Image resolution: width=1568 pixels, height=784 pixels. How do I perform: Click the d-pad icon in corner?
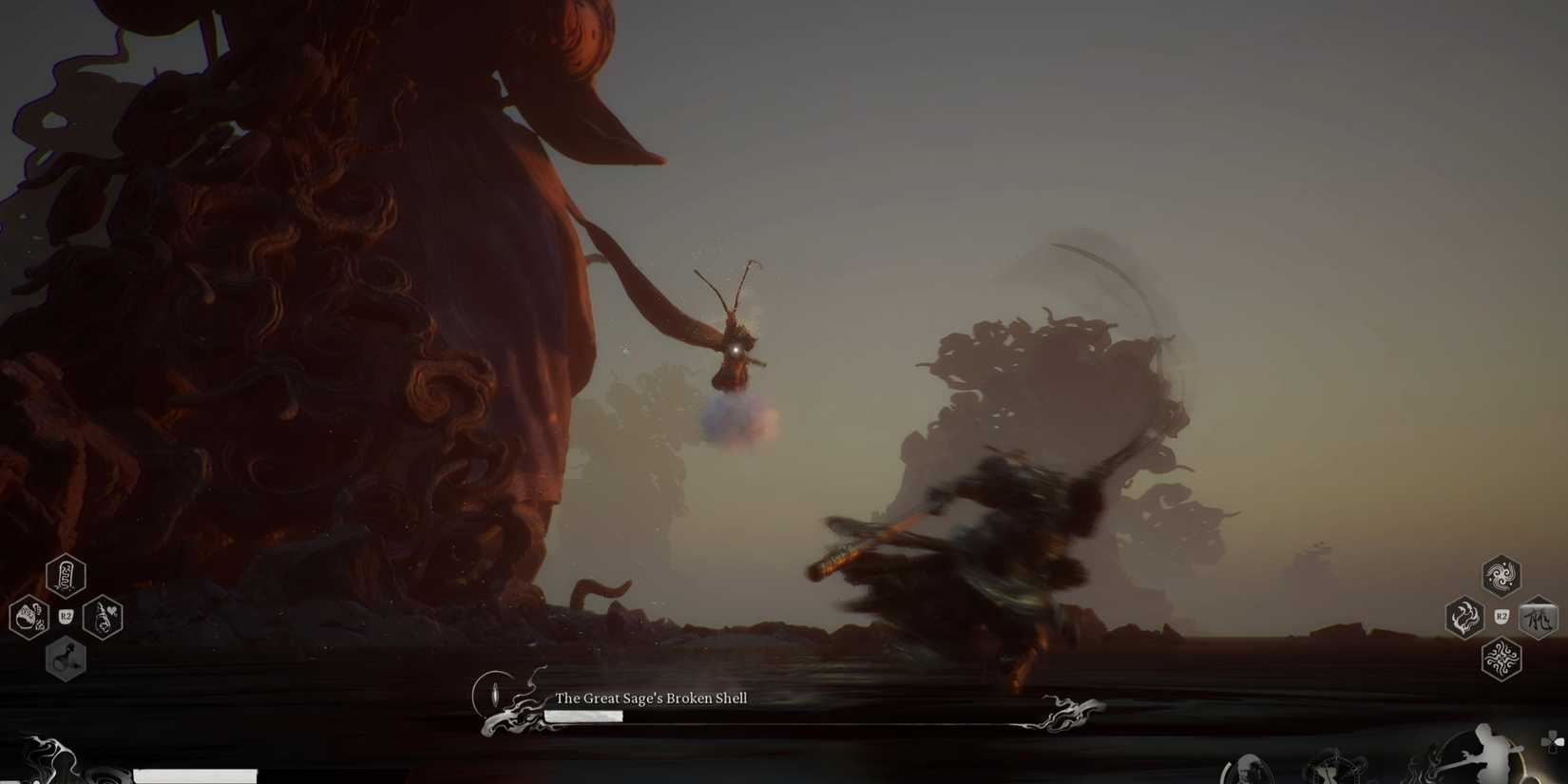click(1553, 741)
